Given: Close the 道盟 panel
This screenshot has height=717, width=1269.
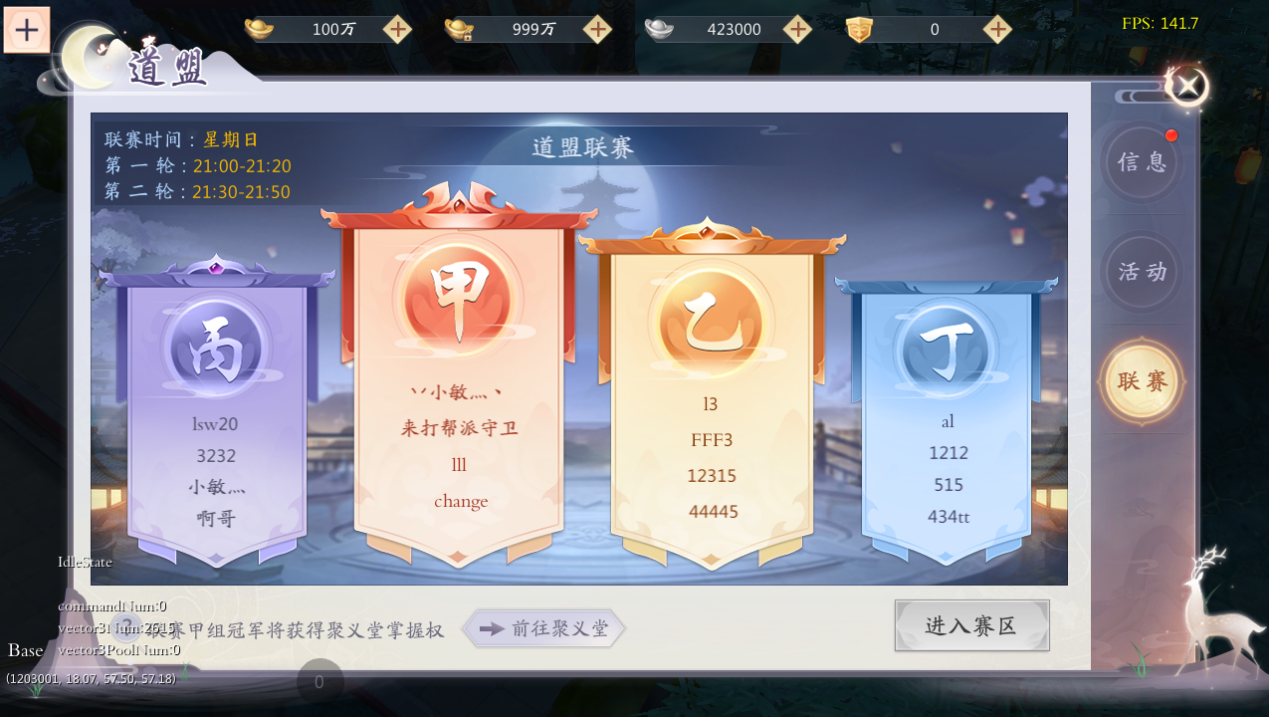Looking at the screenshot, I should (1187, 86).
